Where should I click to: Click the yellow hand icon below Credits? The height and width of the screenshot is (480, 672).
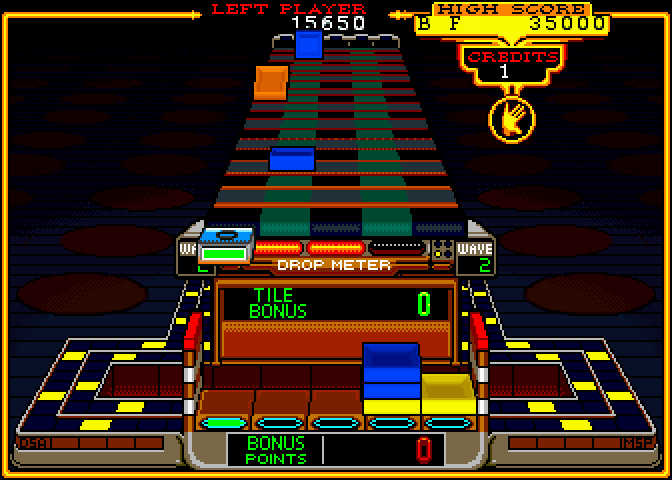[x=511, y=119]
